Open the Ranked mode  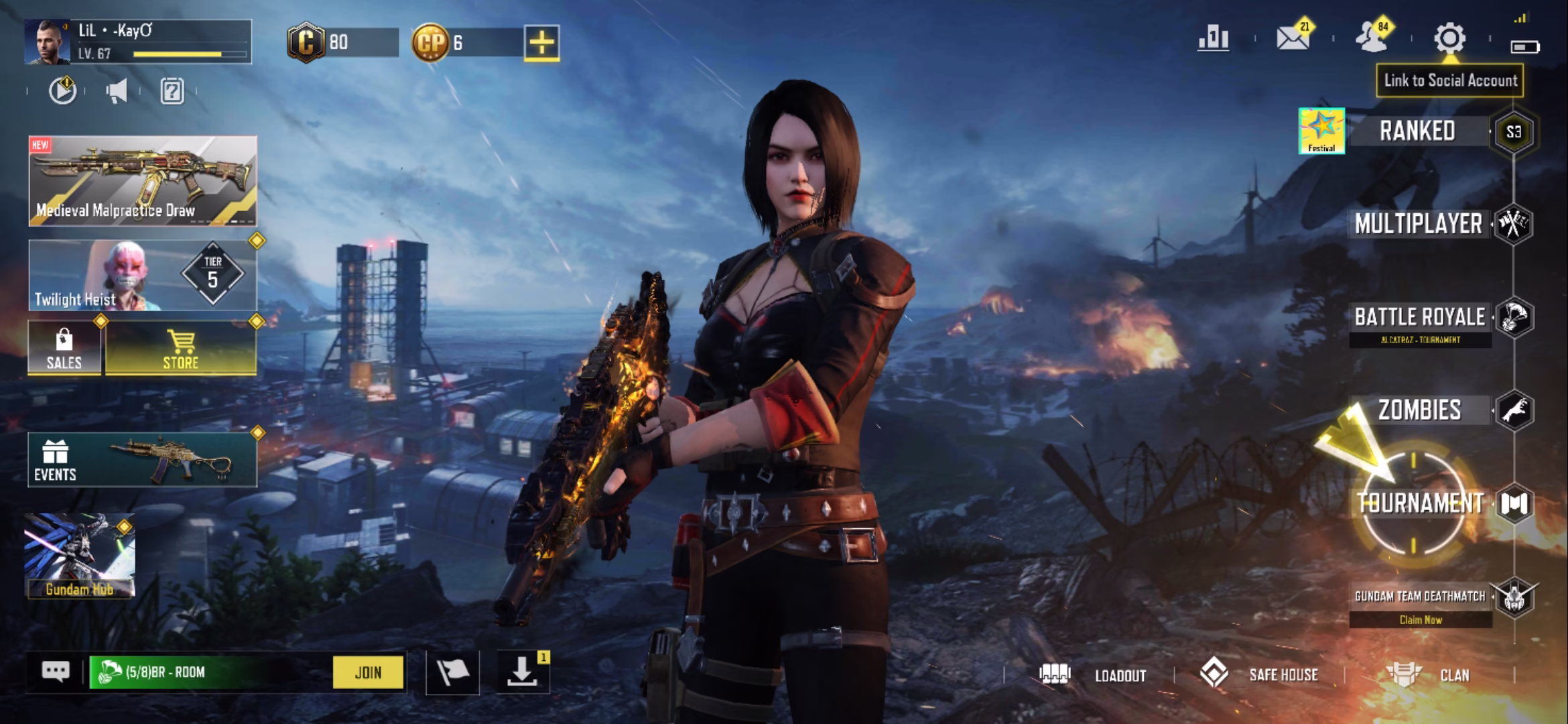click(1417, 131)
